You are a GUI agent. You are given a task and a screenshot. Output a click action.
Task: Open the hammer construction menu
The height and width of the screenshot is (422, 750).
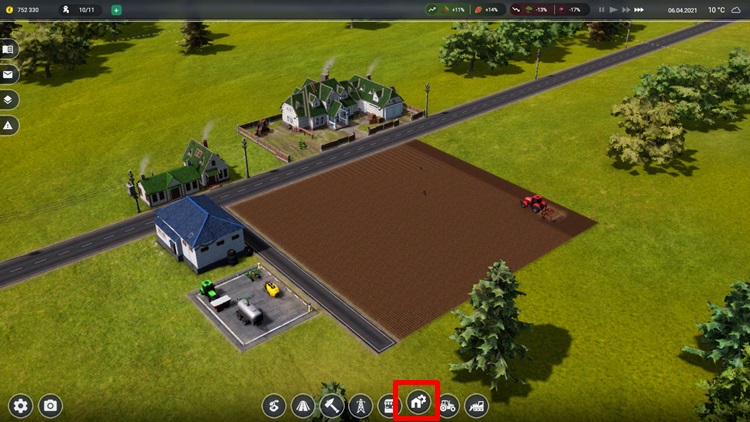point(331,405)
